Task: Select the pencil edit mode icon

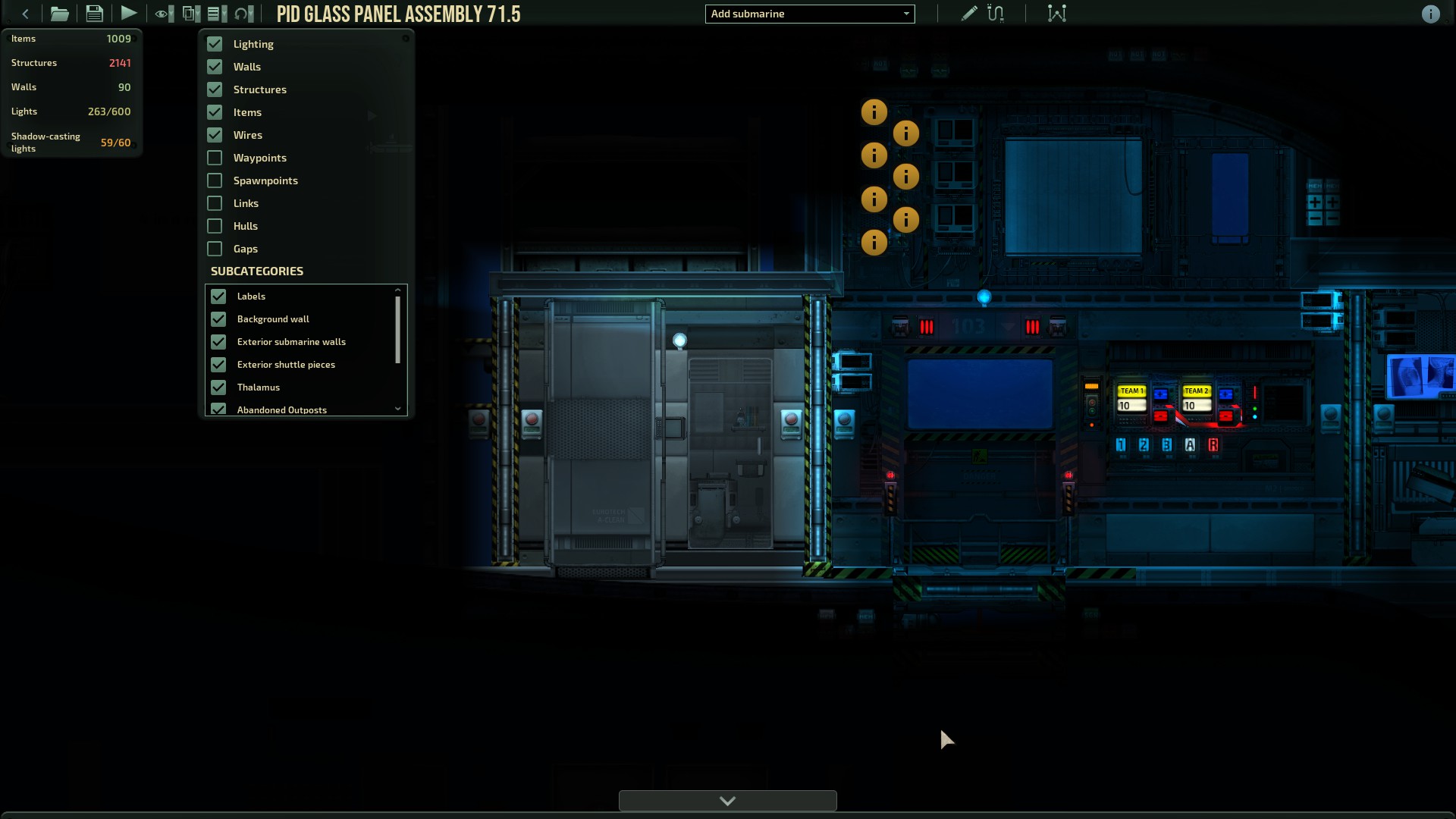Action: point(968,13)
